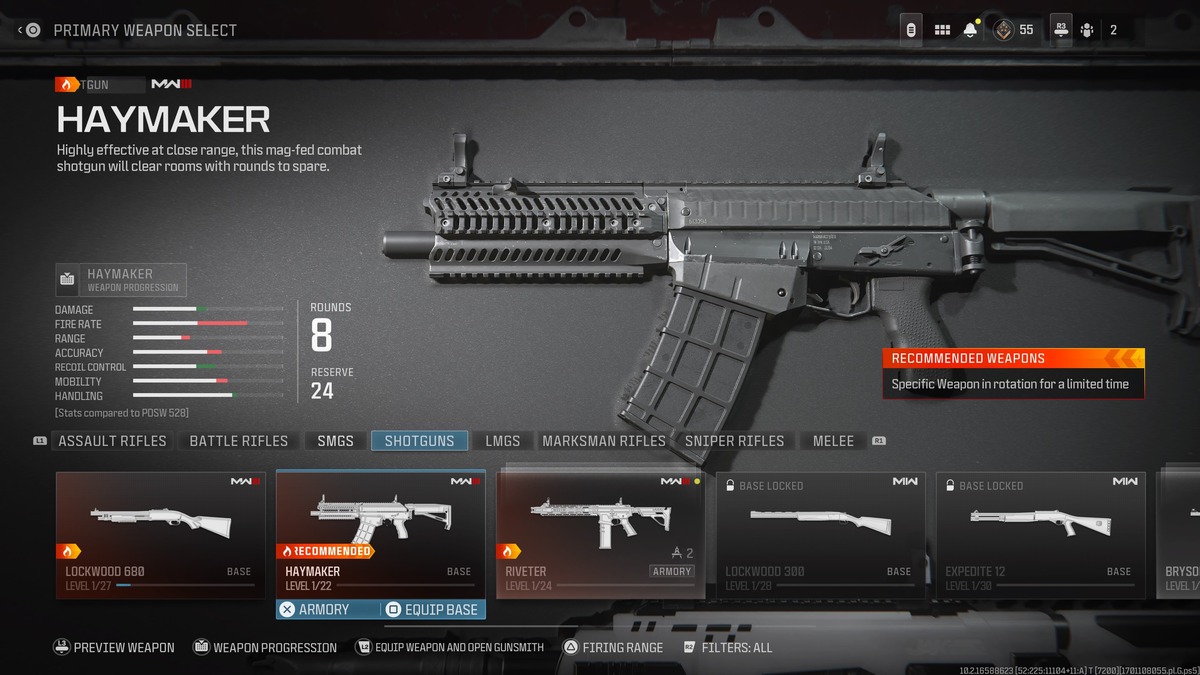Pick the locked Expedite 12 card

(1040, 535)
